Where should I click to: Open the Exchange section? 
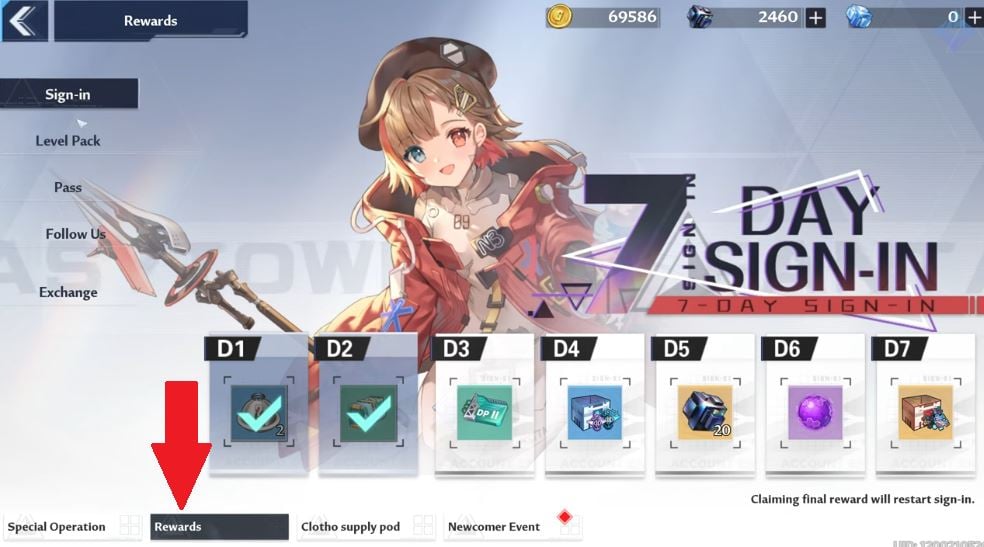68,292
